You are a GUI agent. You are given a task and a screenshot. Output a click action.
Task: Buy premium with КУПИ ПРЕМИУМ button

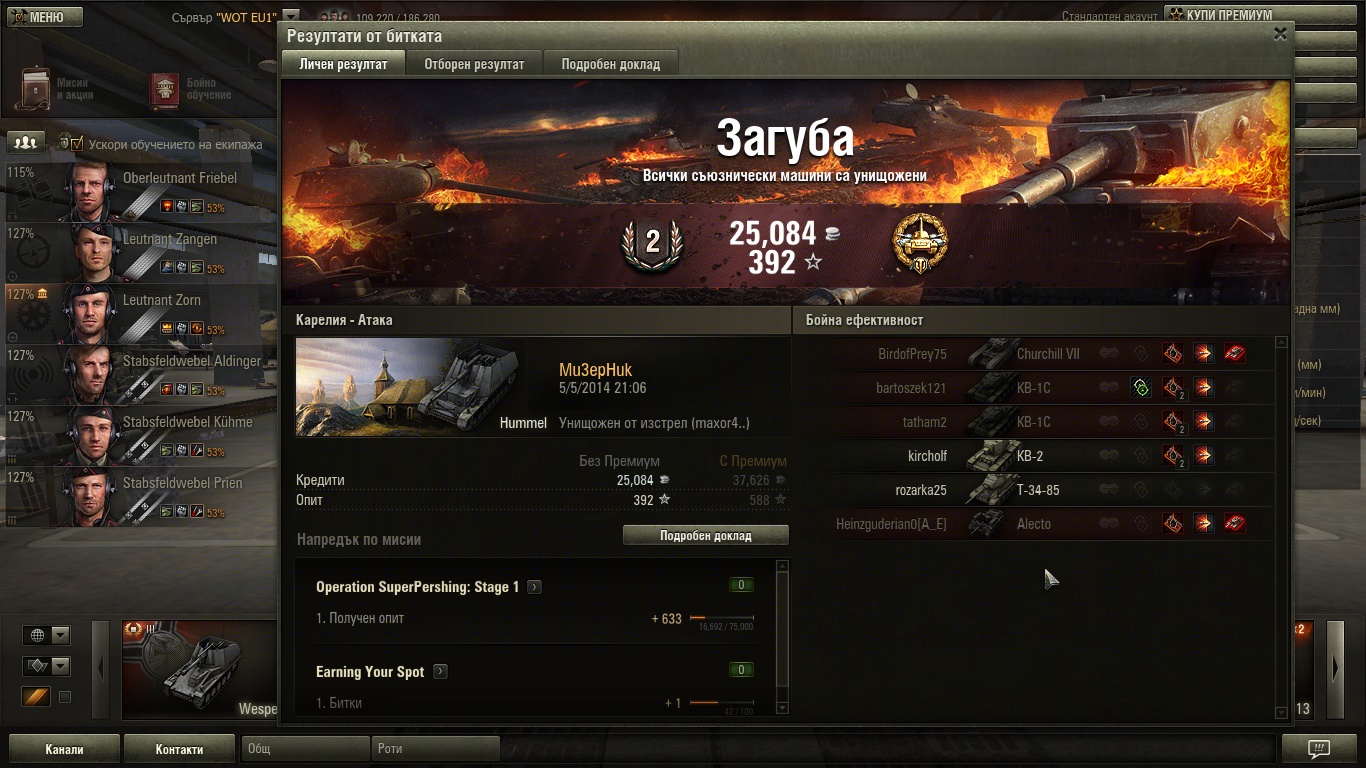click(x=1227, y=16)
